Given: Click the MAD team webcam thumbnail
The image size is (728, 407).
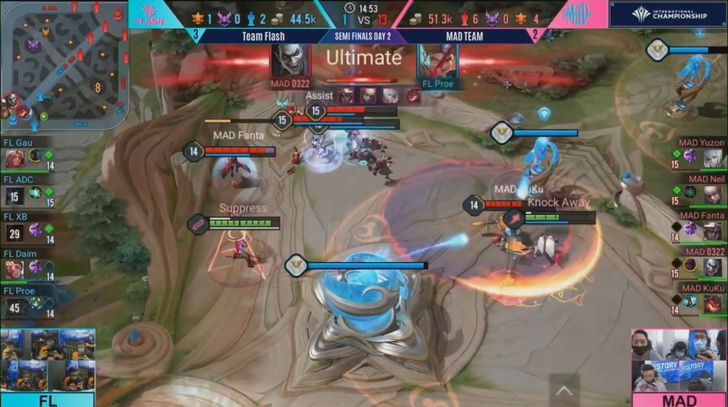Looking at the screenshot, I should (679, 360).
